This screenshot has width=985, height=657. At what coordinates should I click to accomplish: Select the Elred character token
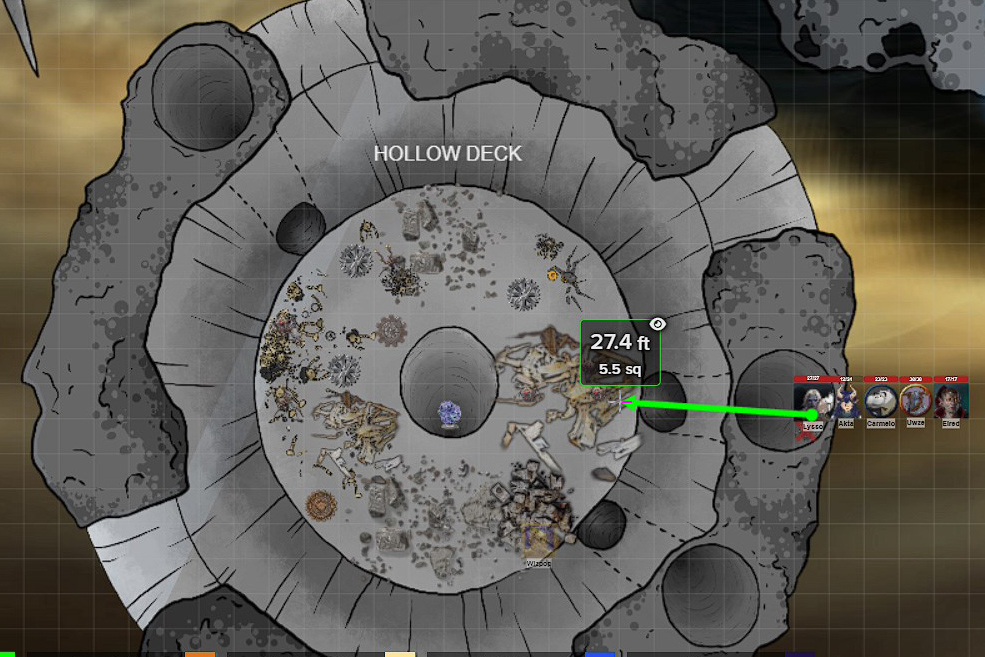pyautogui.click(x=950, y=401)
